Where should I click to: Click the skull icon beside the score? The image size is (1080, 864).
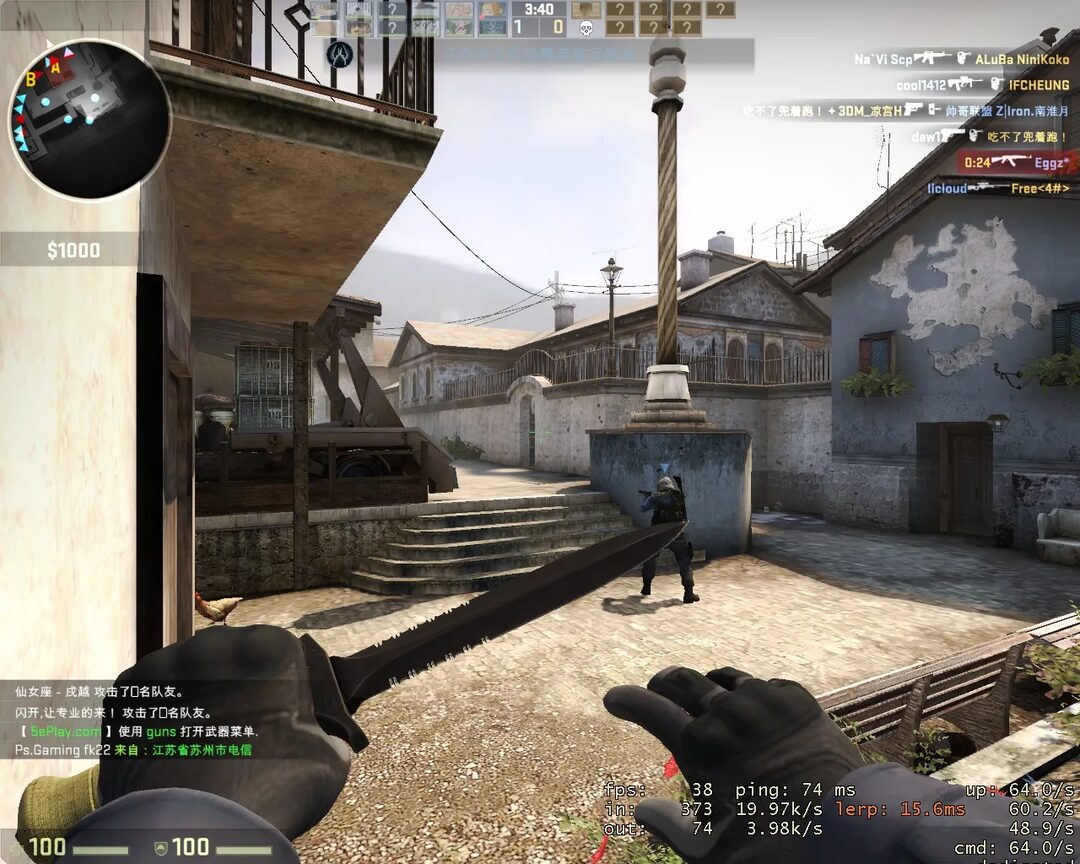click(587, 28)
